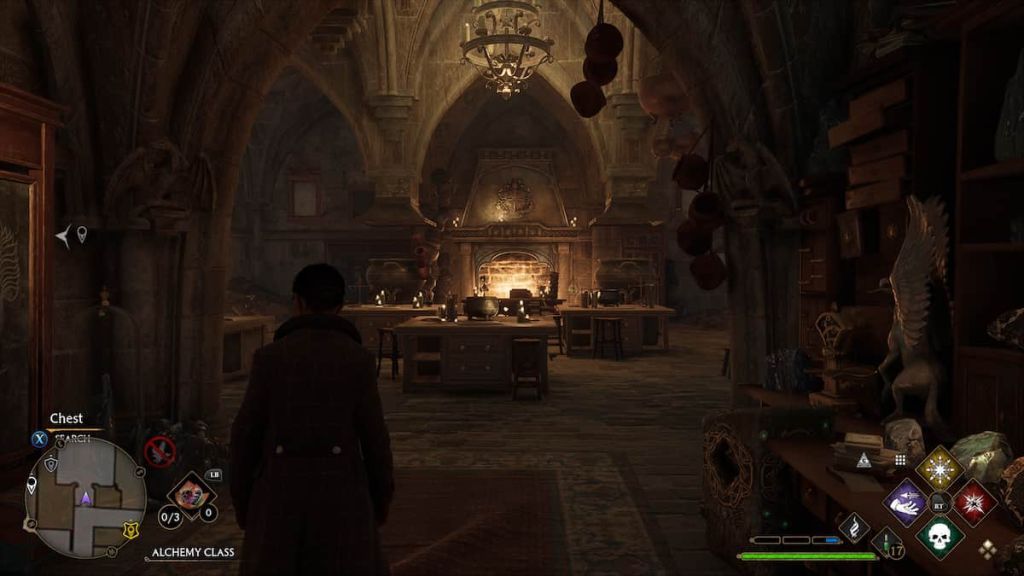
Task: Use the red burst spell slot
Action: click(x=973, y=502)
